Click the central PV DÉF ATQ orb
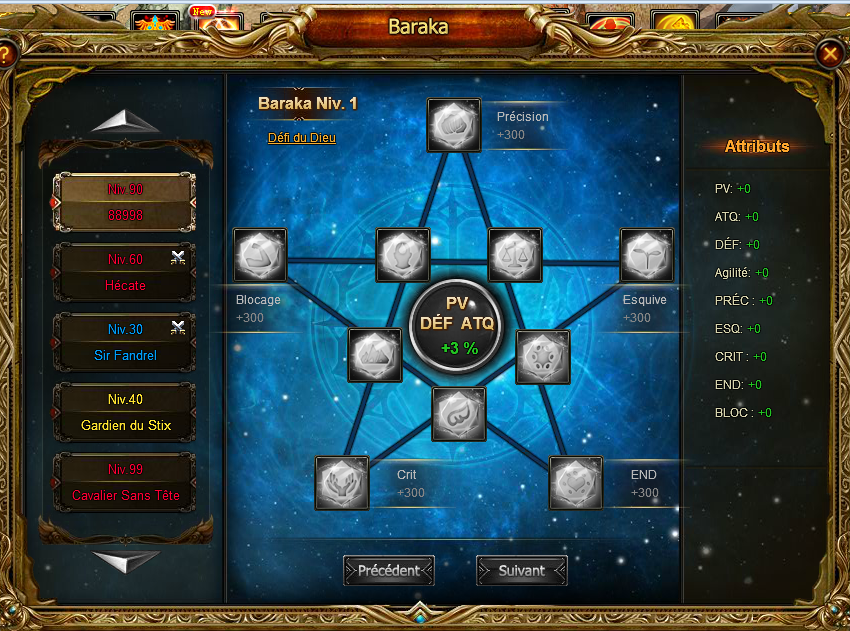Screen dimensions: 850x631 (x=456, y=326)
